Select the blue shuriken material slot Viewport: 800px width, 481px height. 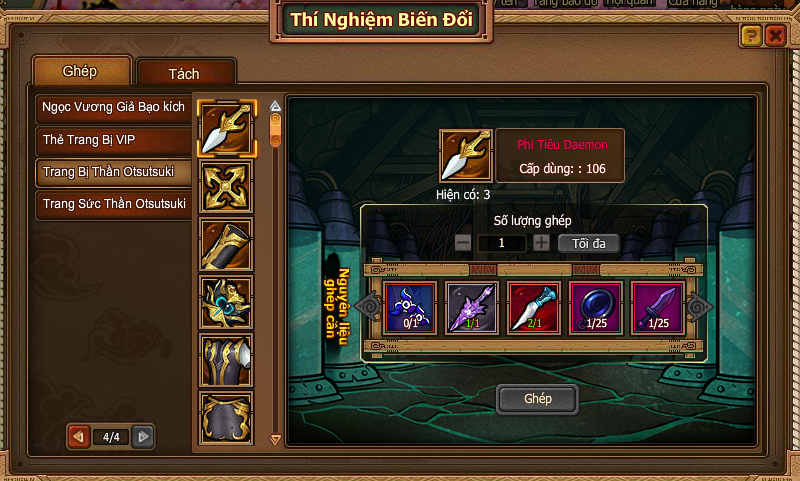(x=409, y=307)
